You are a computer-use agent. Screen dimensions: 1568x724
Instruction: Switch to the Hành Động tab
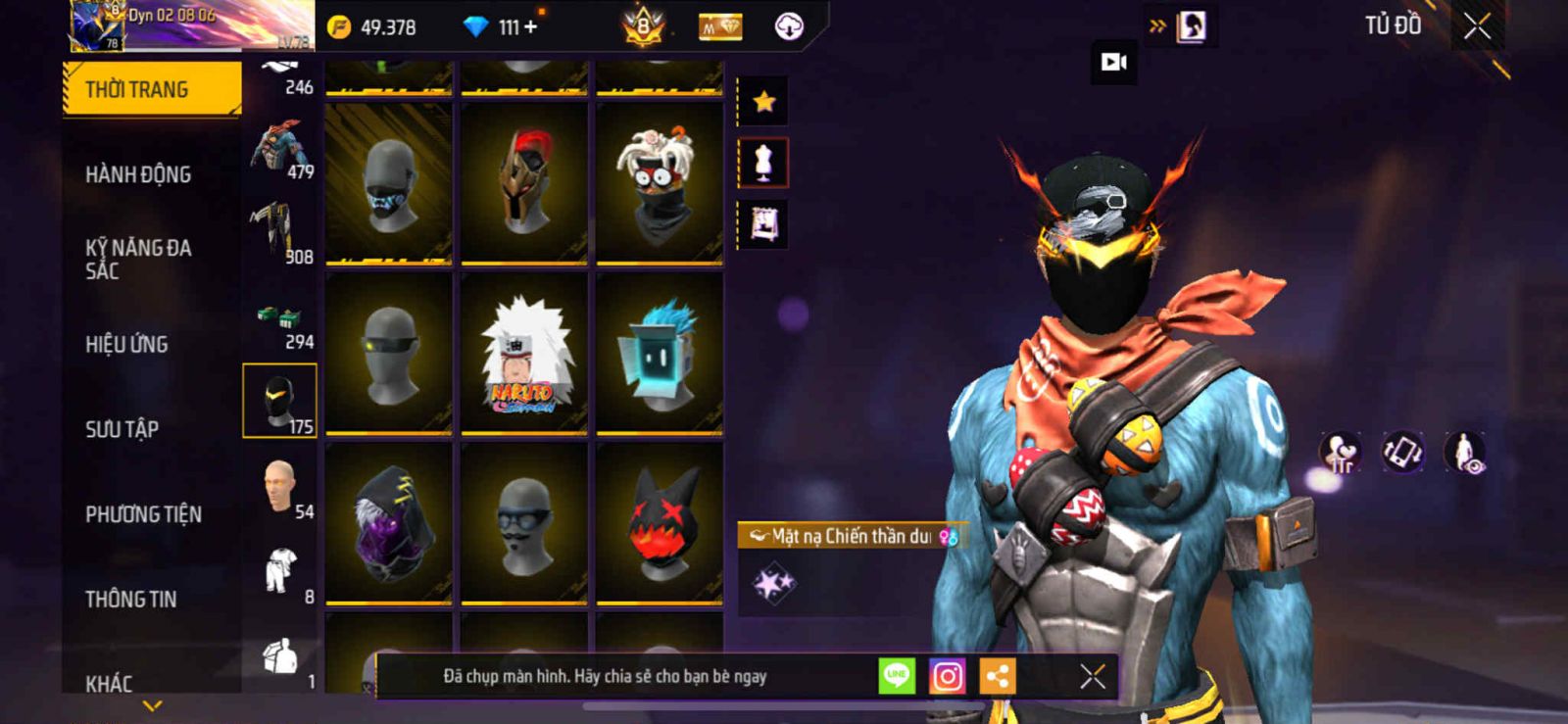pyautogui.click(x=138, y=174)
